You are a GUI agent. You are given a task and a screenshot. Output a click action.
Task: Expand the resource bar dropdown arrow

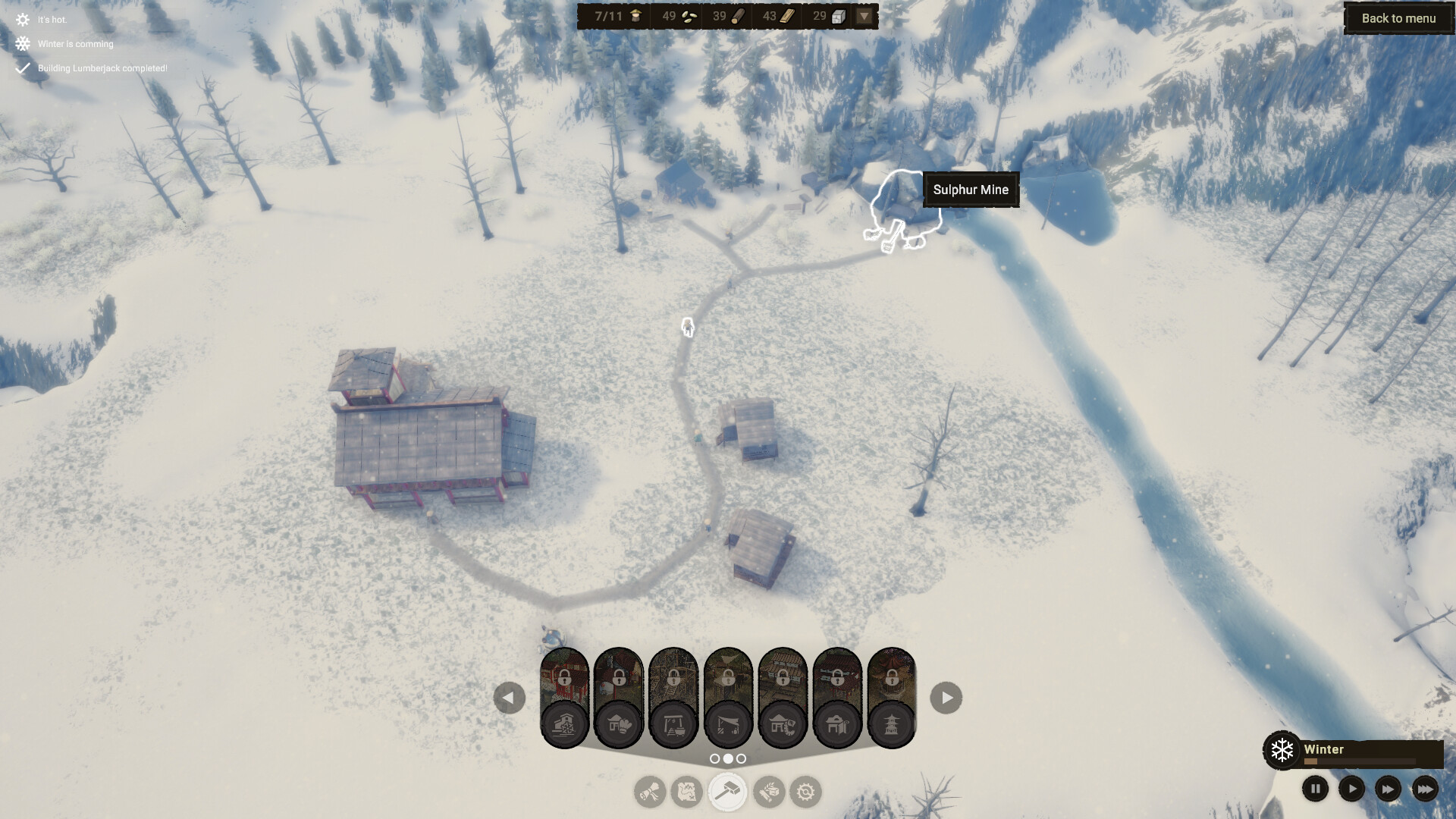tap(864, 16)
